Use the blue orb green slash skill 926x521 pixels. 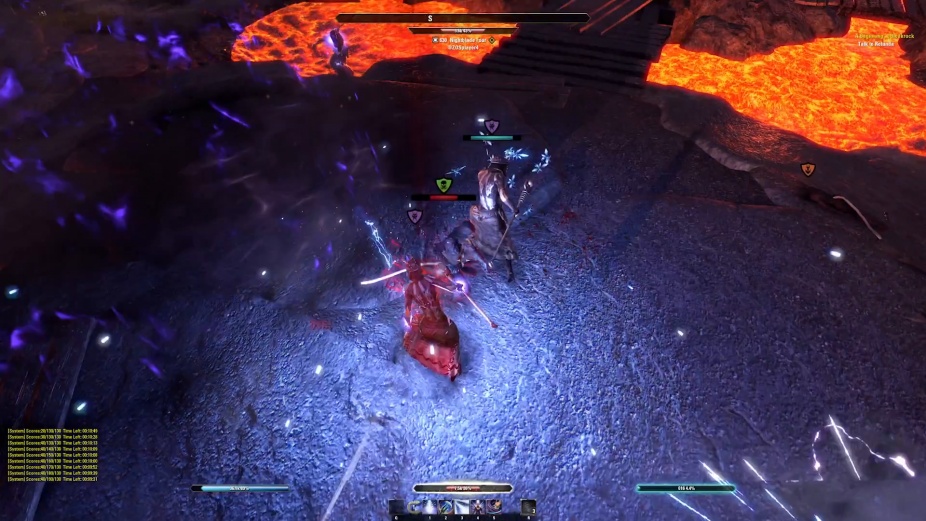pos(445,507)
